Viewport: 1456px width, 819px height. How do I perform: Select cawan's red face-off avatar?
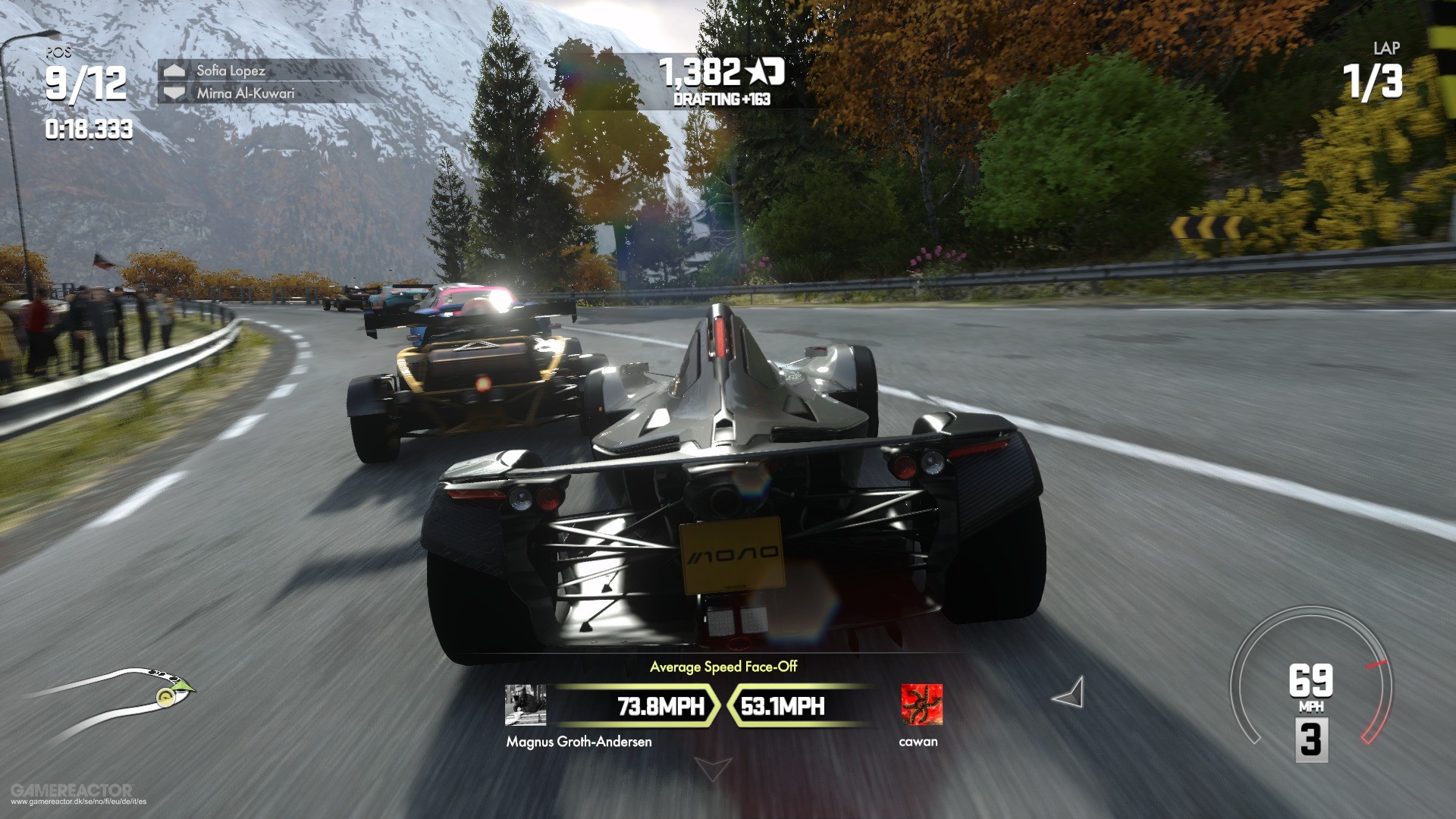921,704
